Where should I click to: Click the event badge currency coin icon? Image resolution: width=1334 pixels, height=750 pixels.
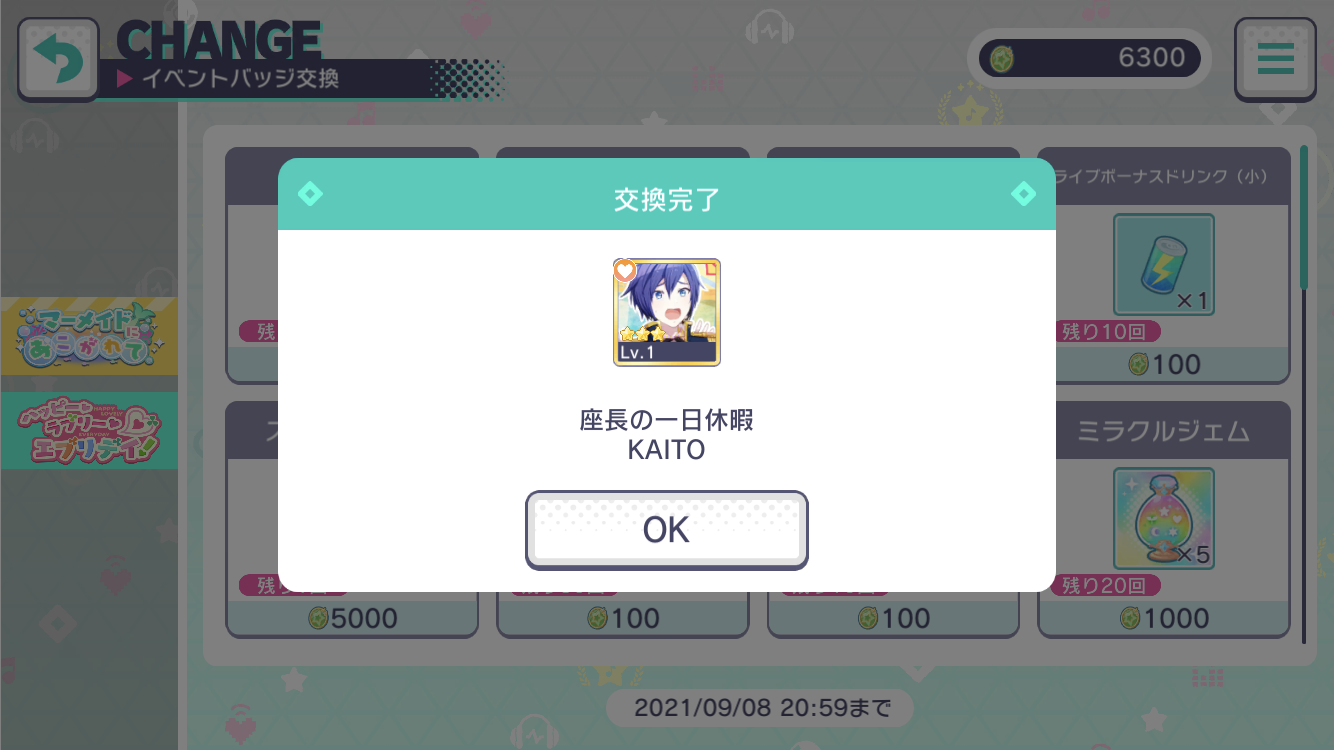point(1000,58)
